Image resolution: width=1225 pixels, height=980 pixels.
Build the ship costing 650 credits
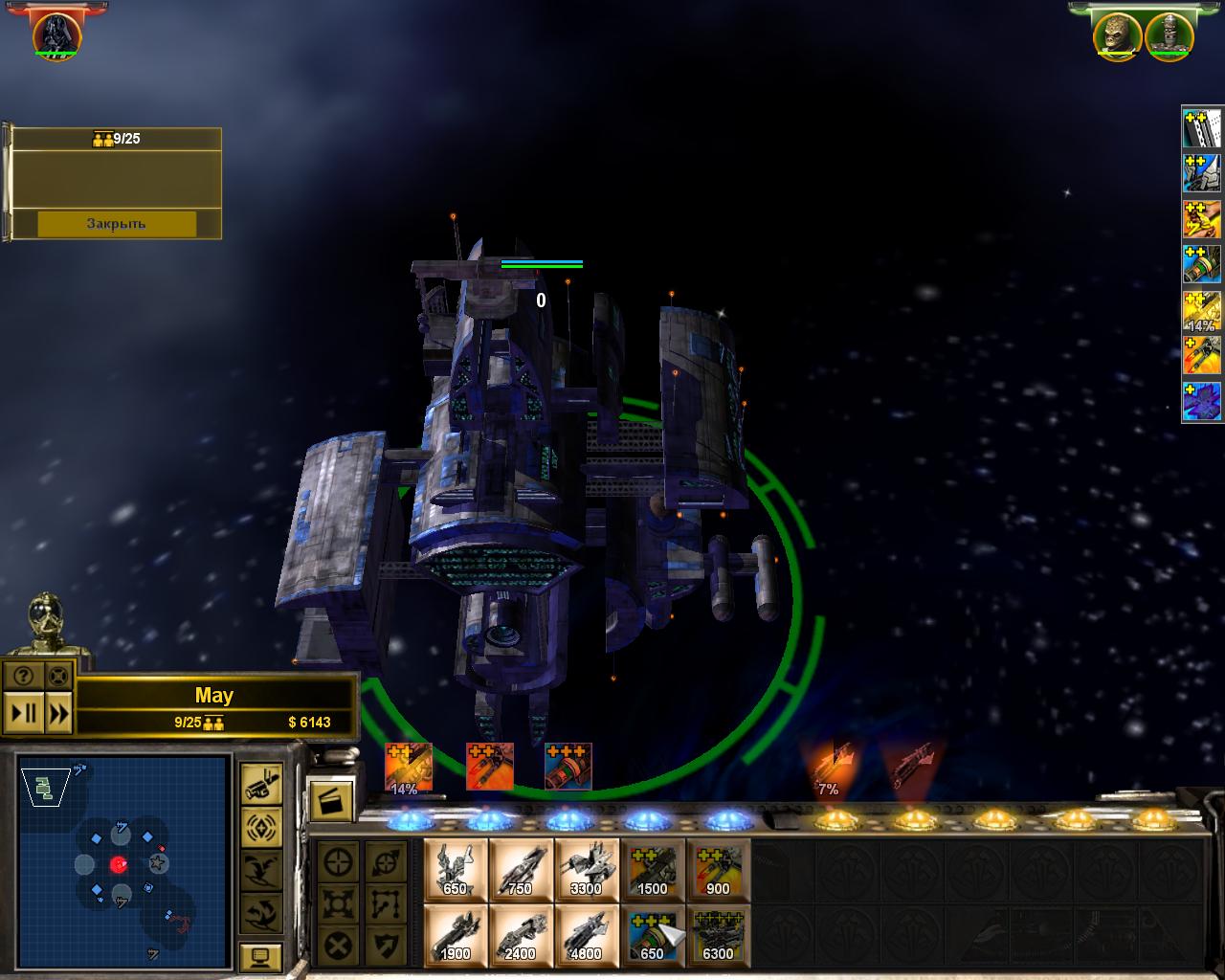click(456, 869)
